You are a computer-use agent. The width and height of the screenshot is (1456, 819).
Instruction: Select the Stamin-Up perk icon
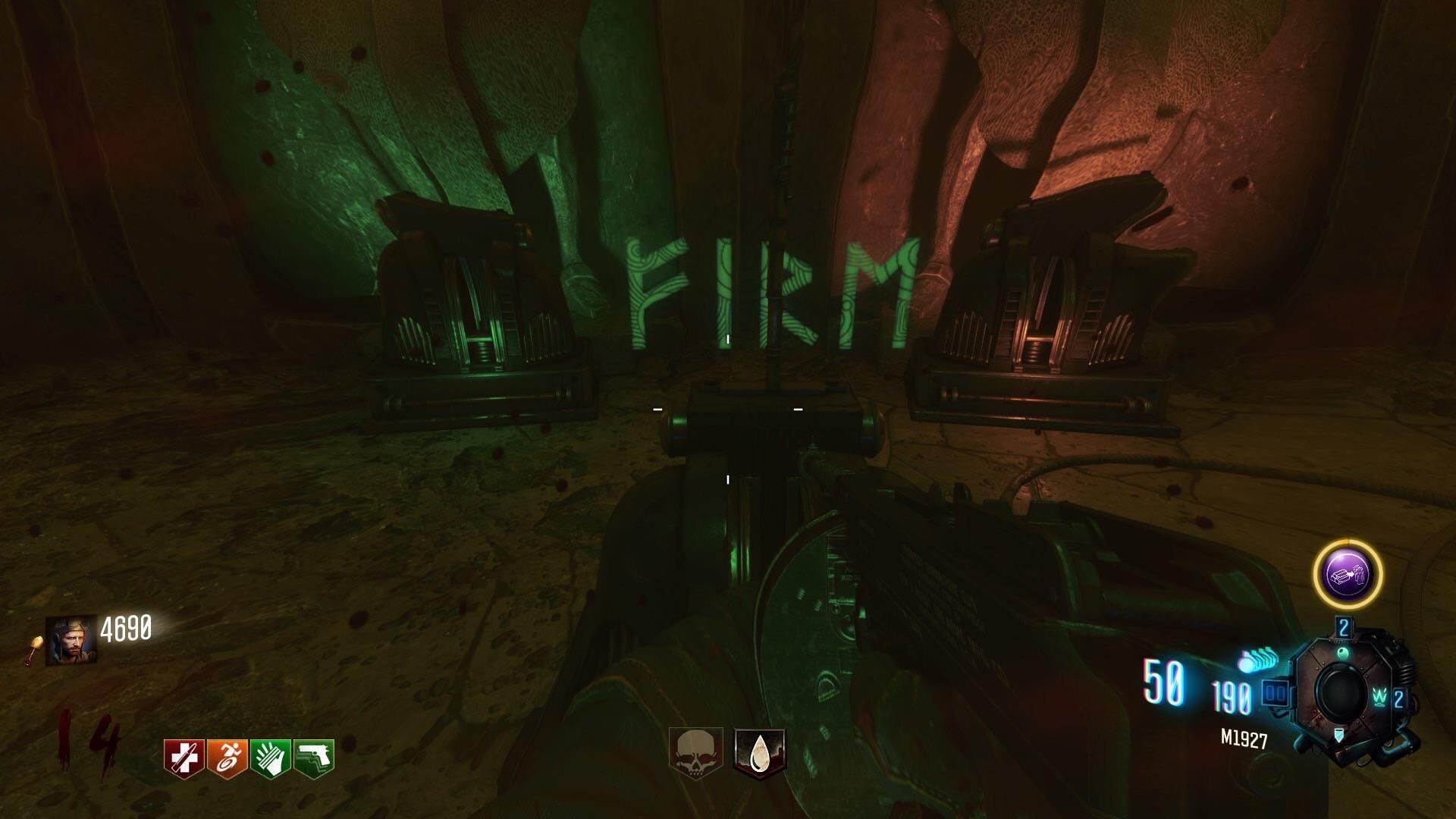tap(228, 758)
